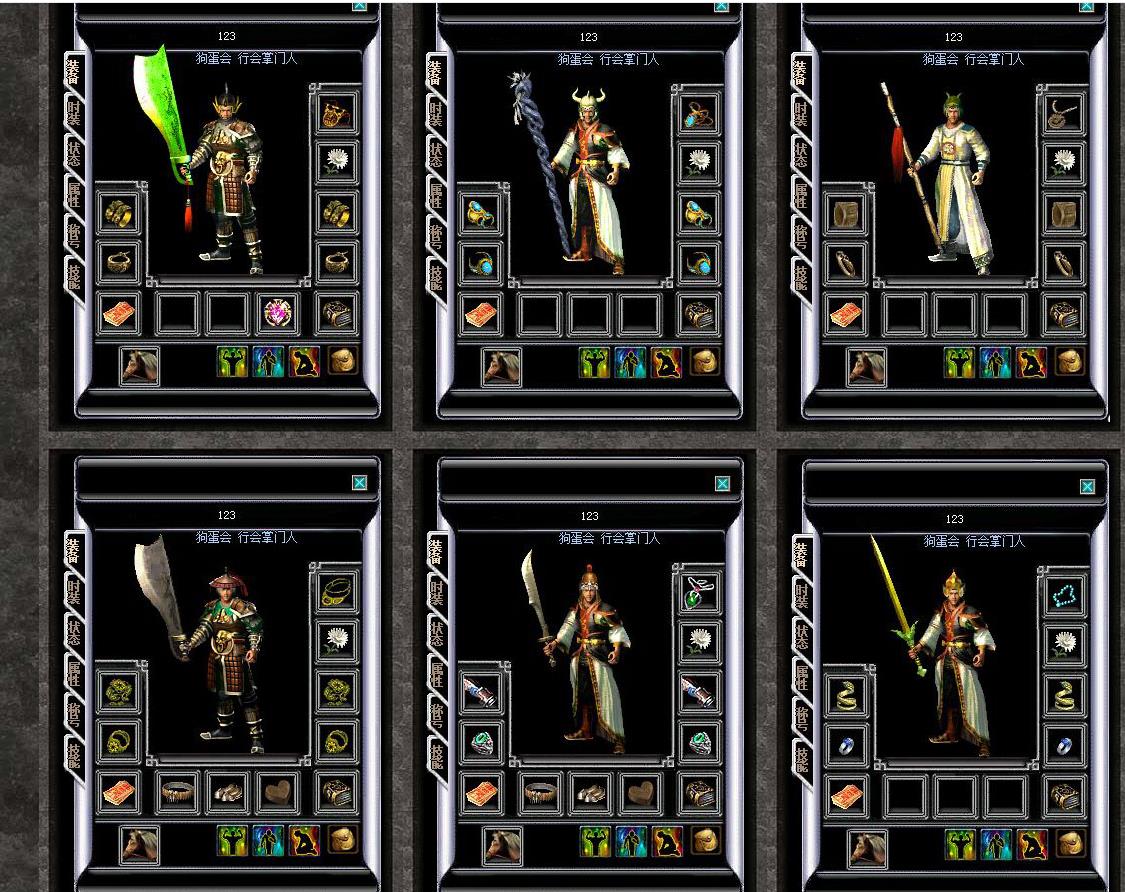Select the heart-shaped stone under the white sabre swordsman
The image size is (1125, 892).
[640, 793]
